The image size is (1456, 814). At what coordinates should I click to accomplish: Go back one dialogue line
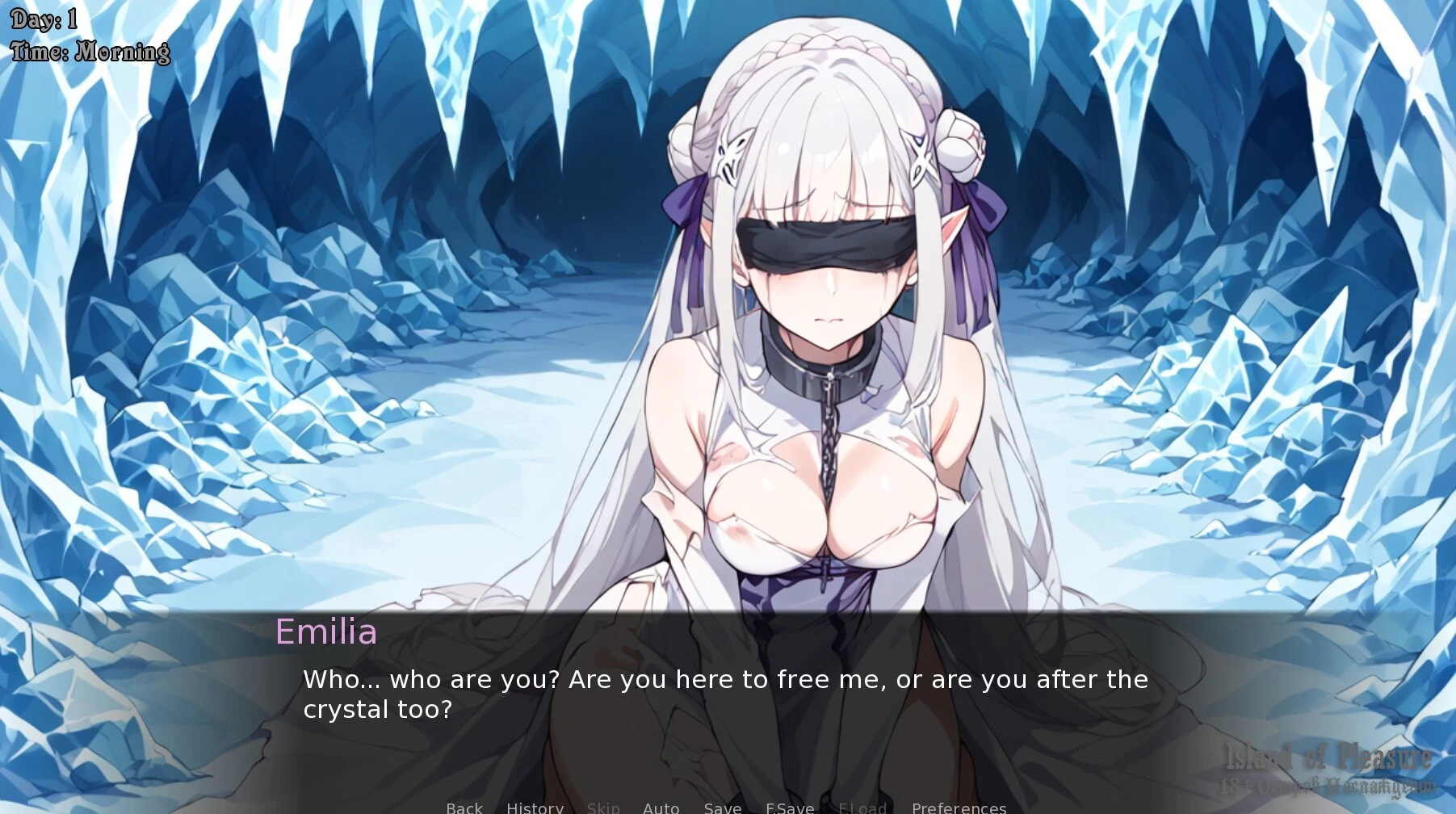(464, 808)
